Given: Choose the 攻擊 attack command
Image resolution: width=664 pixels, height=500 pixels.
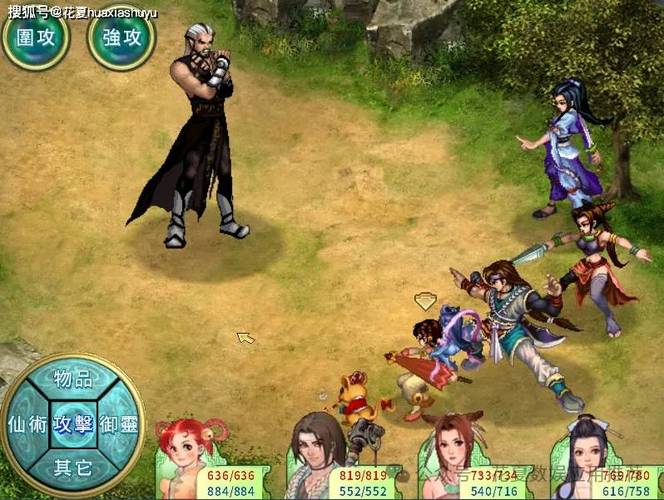Looking at the screenshot, I should [x=73, y=423].
